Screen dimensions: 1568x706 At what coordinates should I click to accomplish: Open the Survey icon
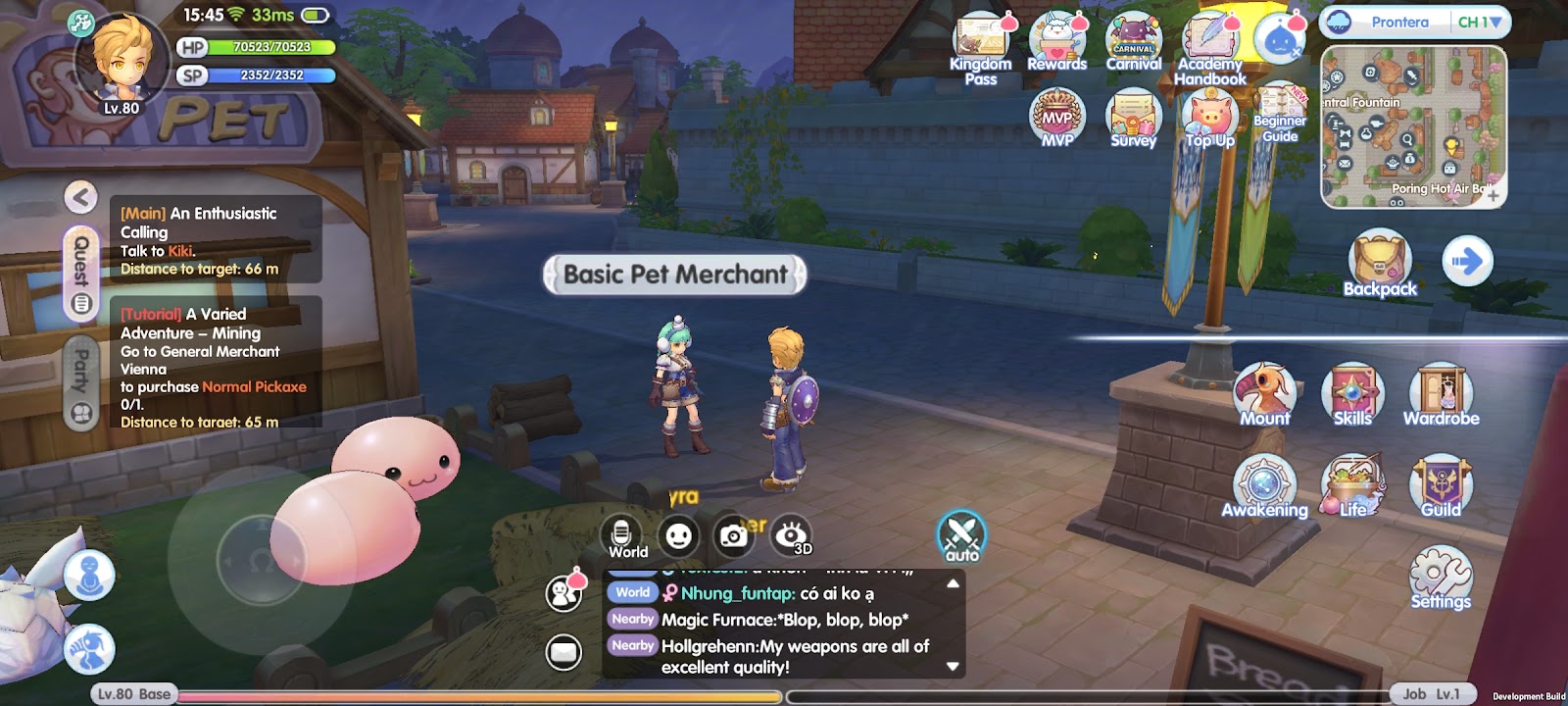point(1134,118)
